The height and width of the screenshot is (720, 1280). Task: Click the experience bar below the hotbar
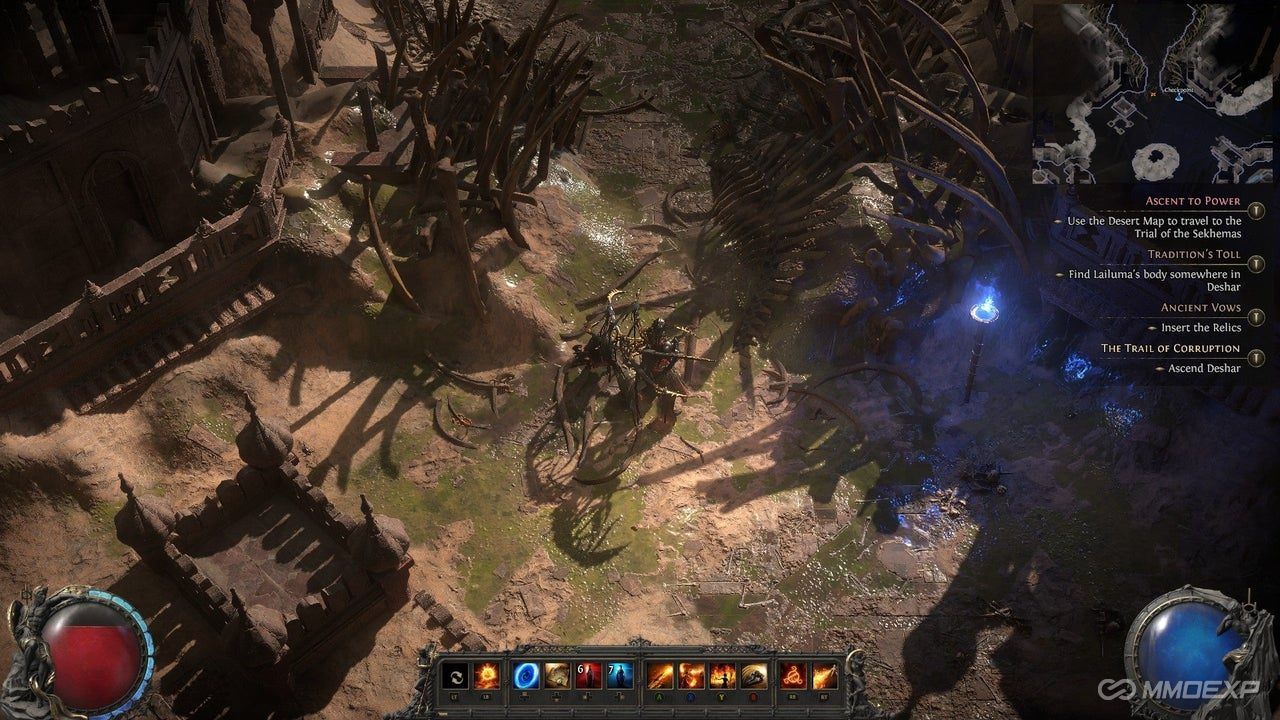pos(640,713)
